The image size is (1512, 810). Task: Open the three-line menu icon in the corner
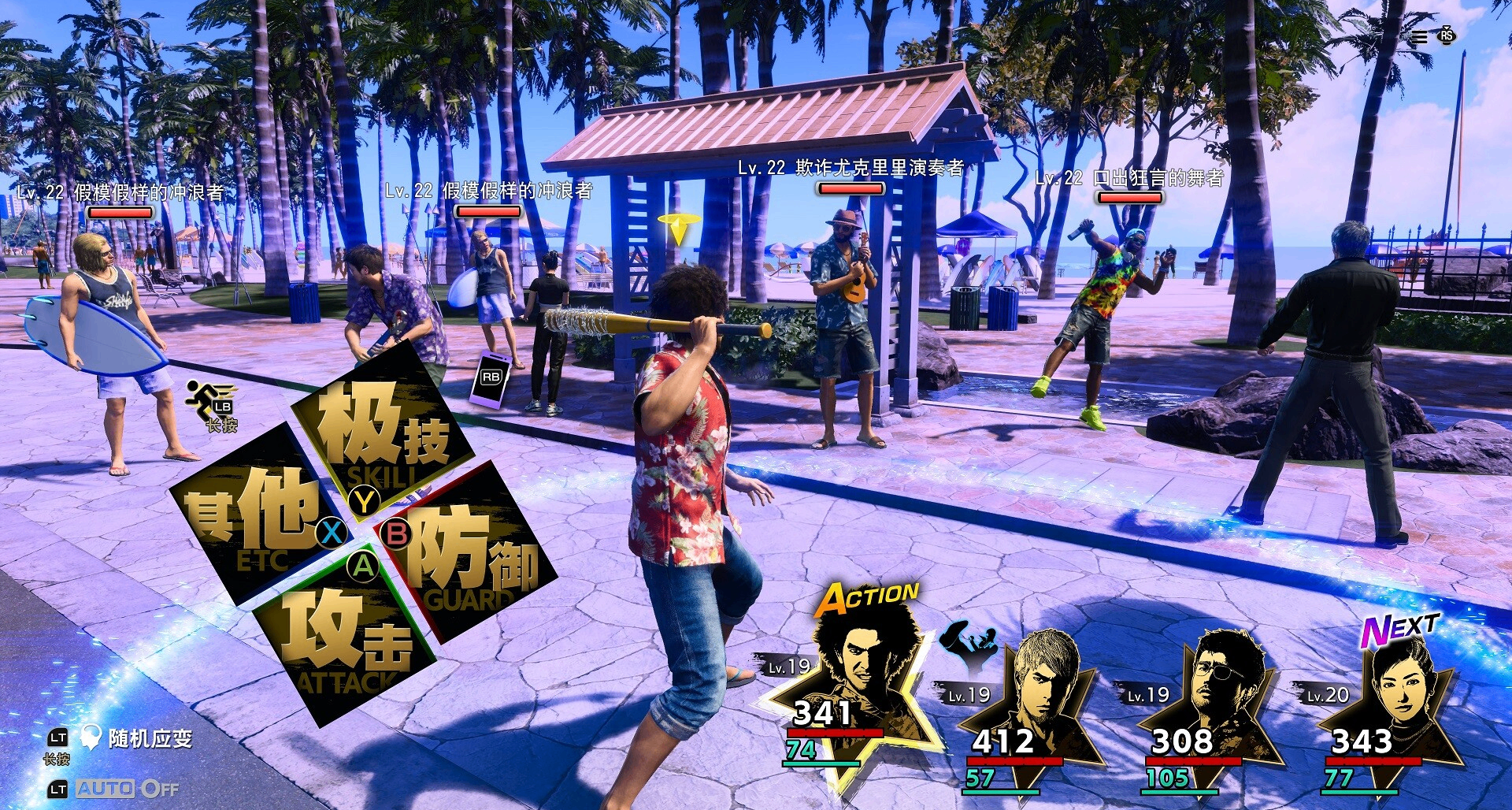pyautogui.click(x=1419, y=37)
